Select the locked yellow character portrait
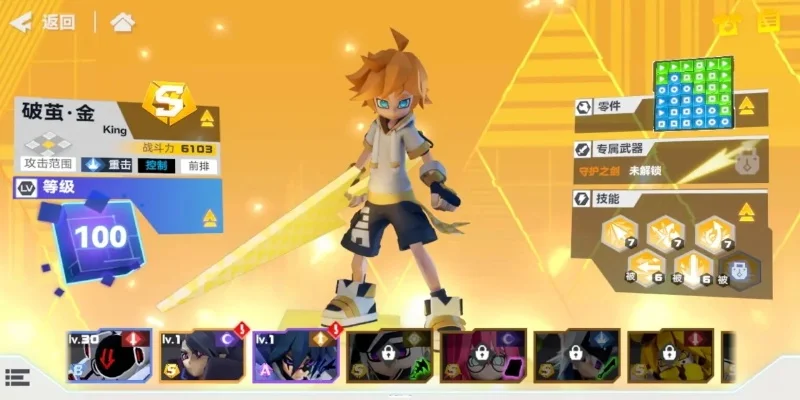 (x=671, y=356)
